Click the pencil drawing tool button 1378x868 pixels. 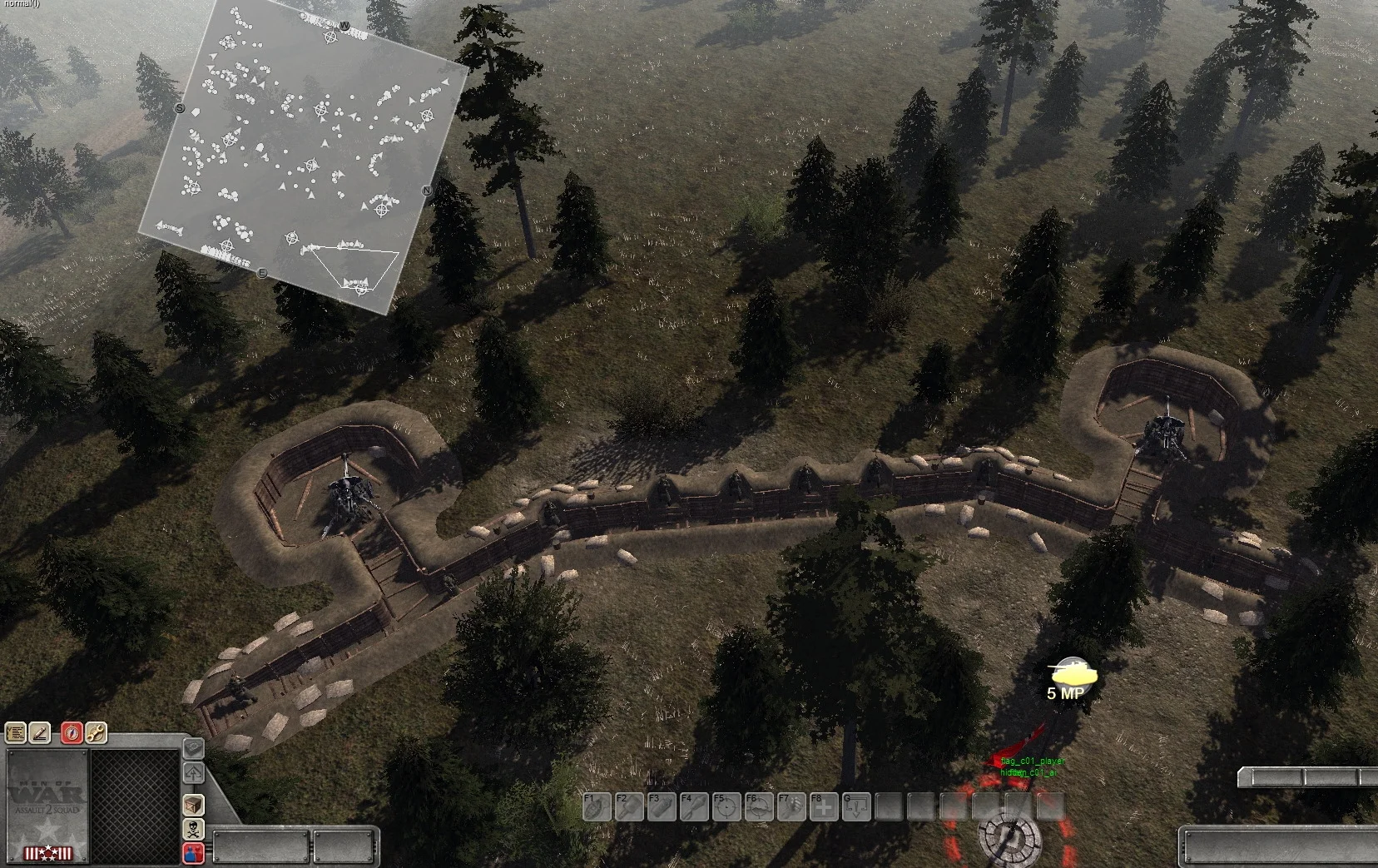40,733
